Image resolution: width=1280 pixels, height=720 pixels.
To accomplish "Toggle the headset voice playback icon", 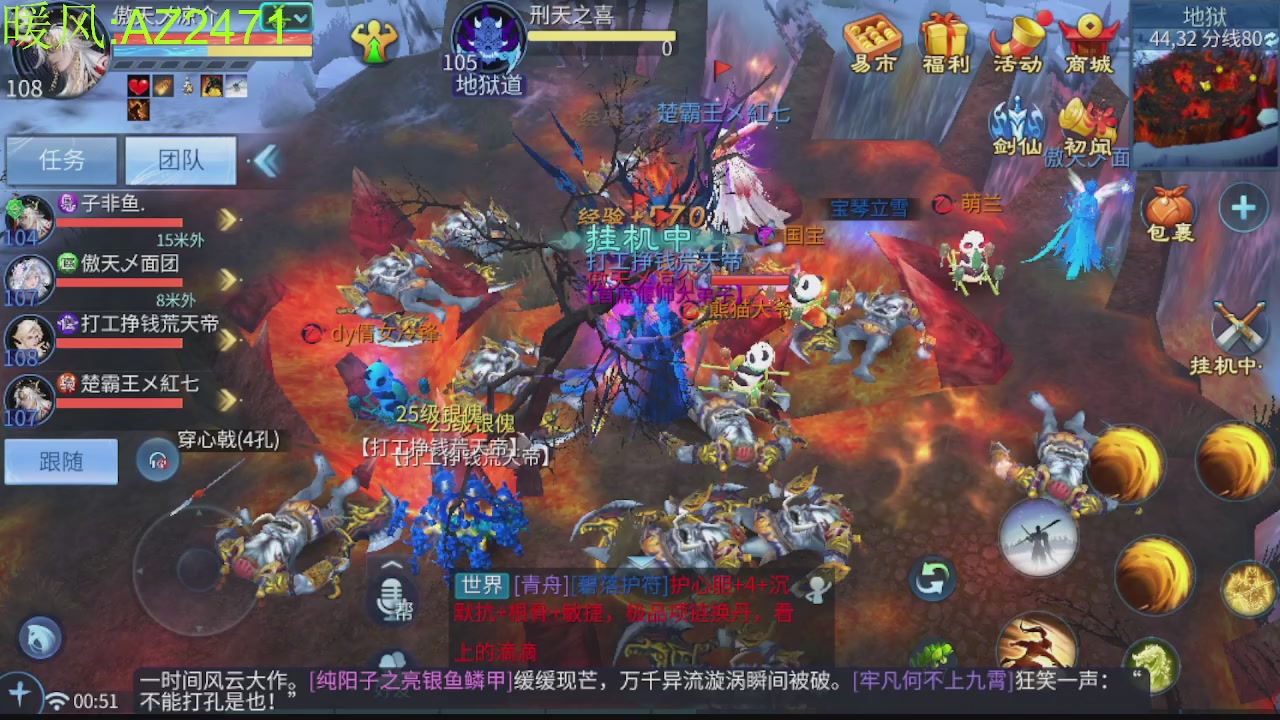I will click(x=159, y=462).
